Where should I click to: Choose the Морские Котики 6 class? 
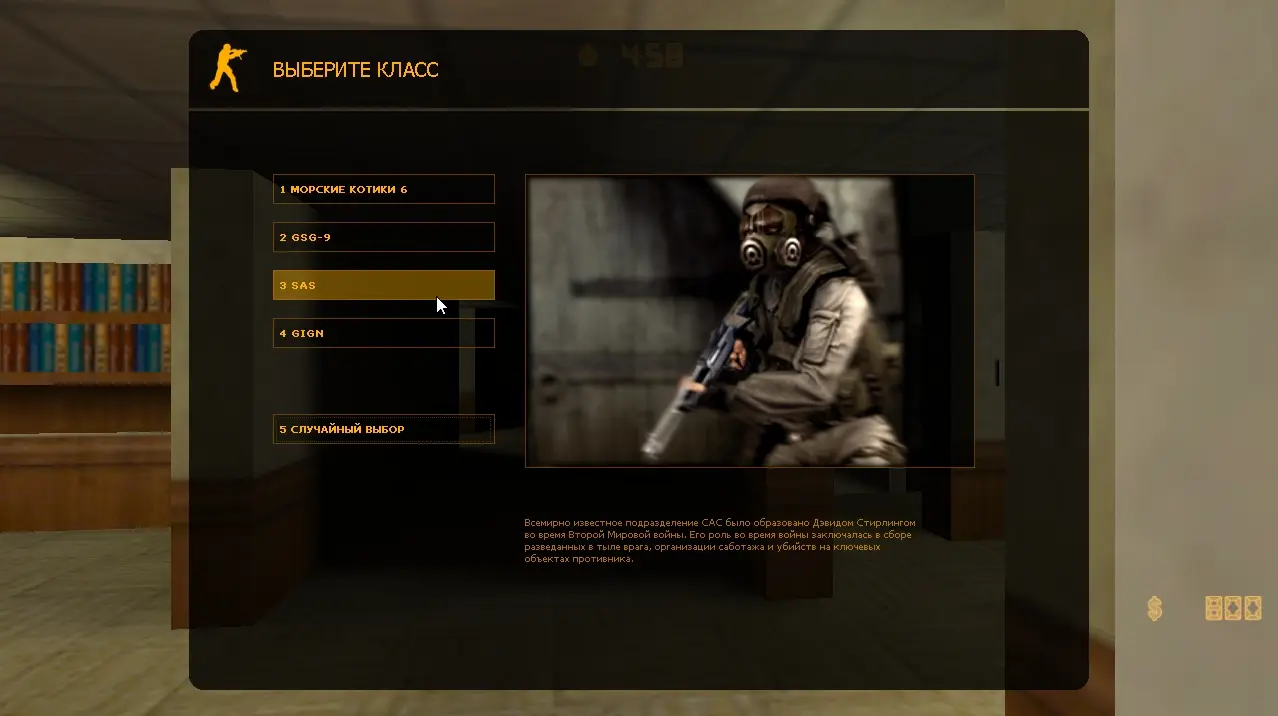click(383, 189)
